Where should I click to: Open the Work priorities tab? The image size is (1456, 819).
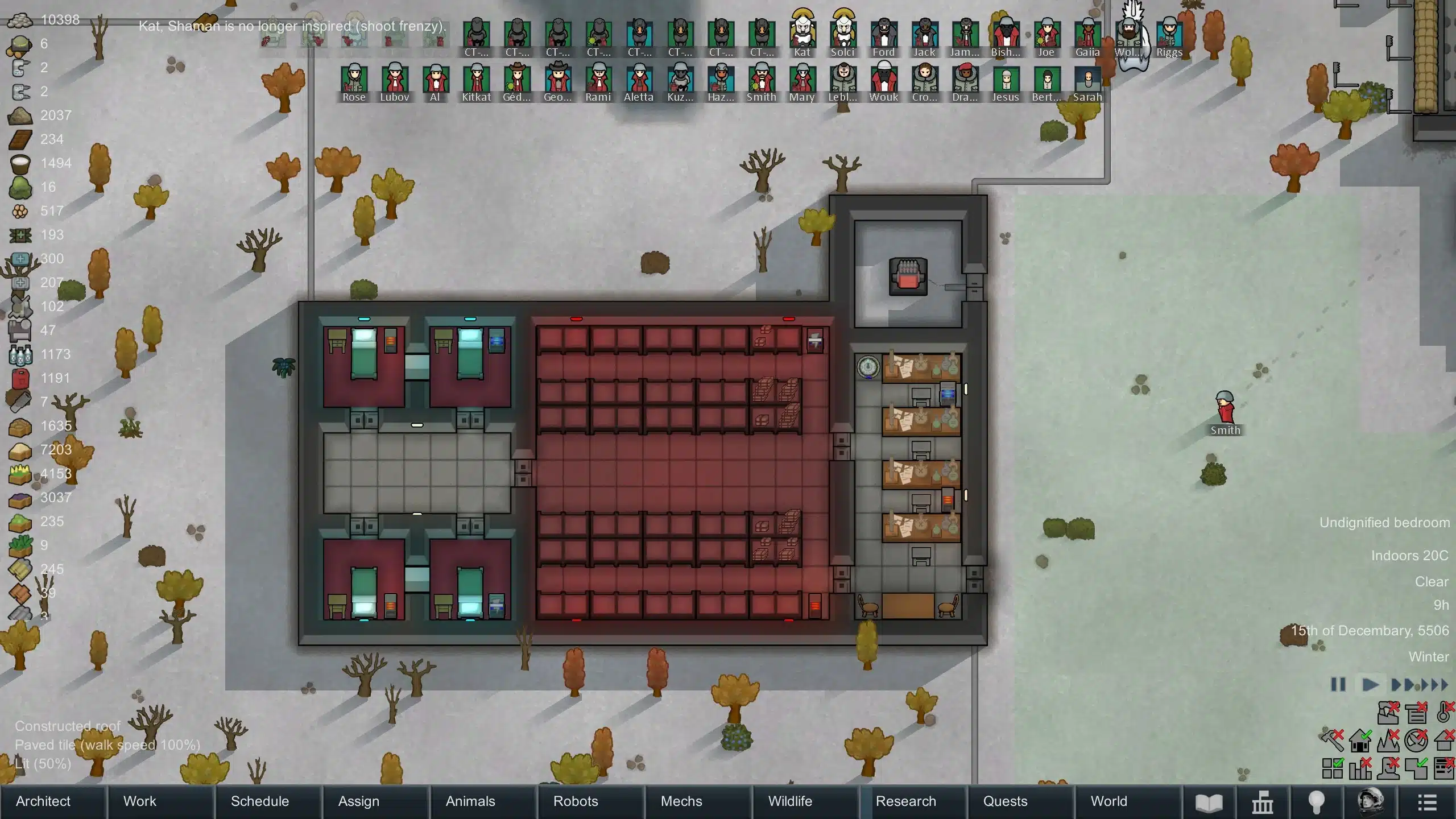[x=139, y=801]
